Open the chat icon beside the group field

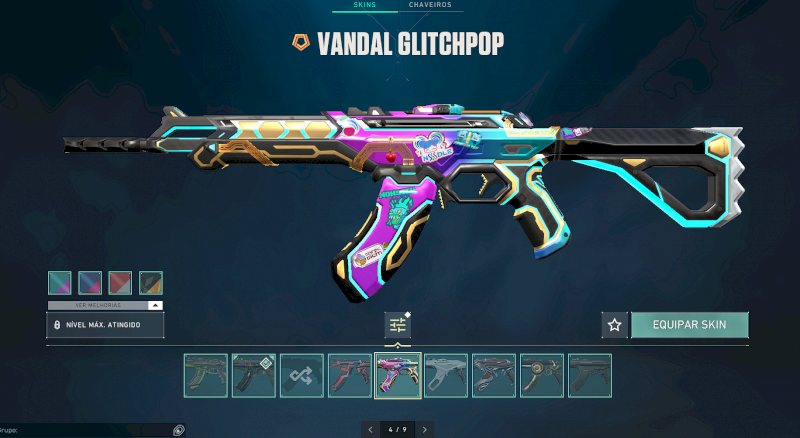pos(178,430)
